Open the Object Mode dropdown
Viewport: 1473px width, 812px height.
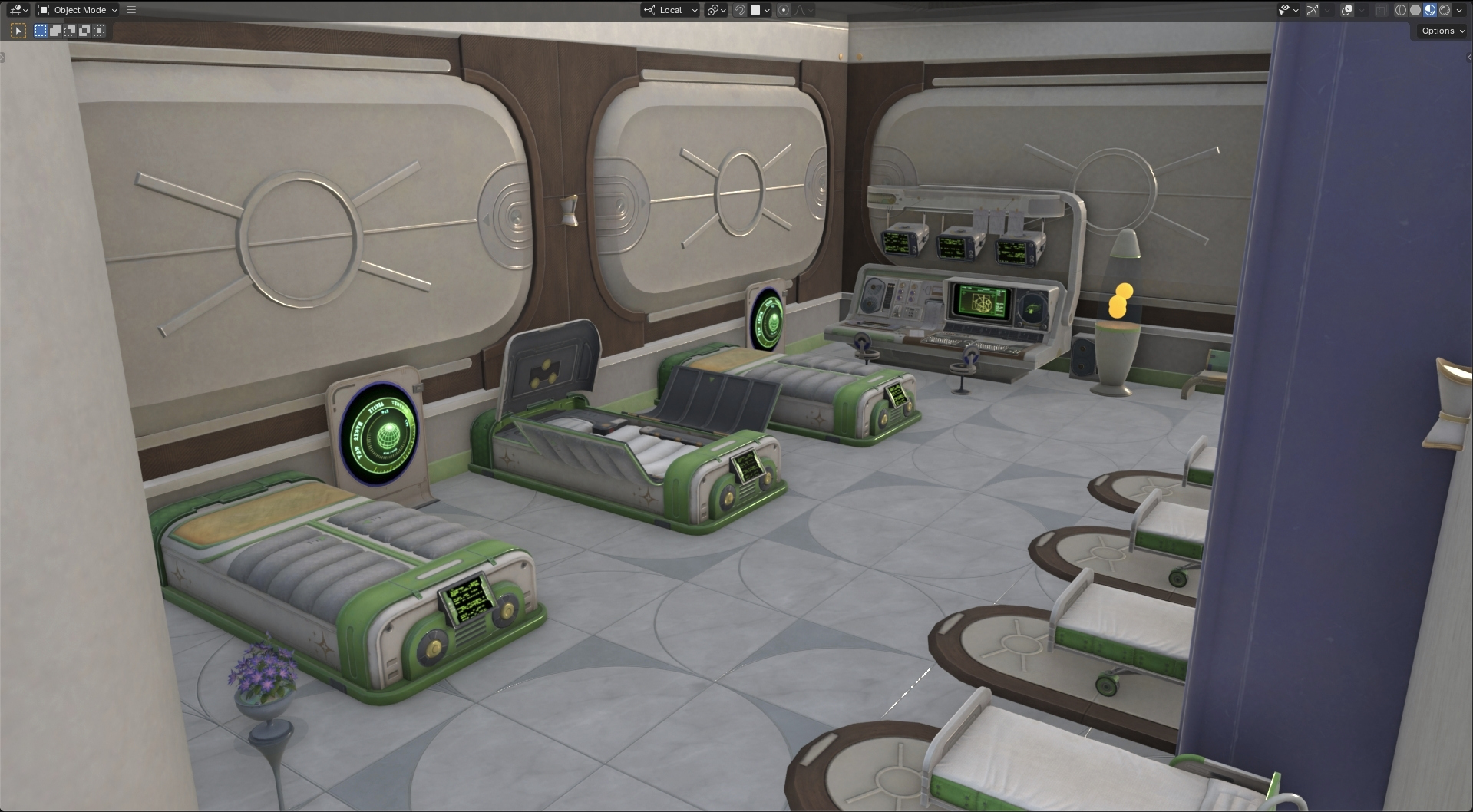coord(78,10)
